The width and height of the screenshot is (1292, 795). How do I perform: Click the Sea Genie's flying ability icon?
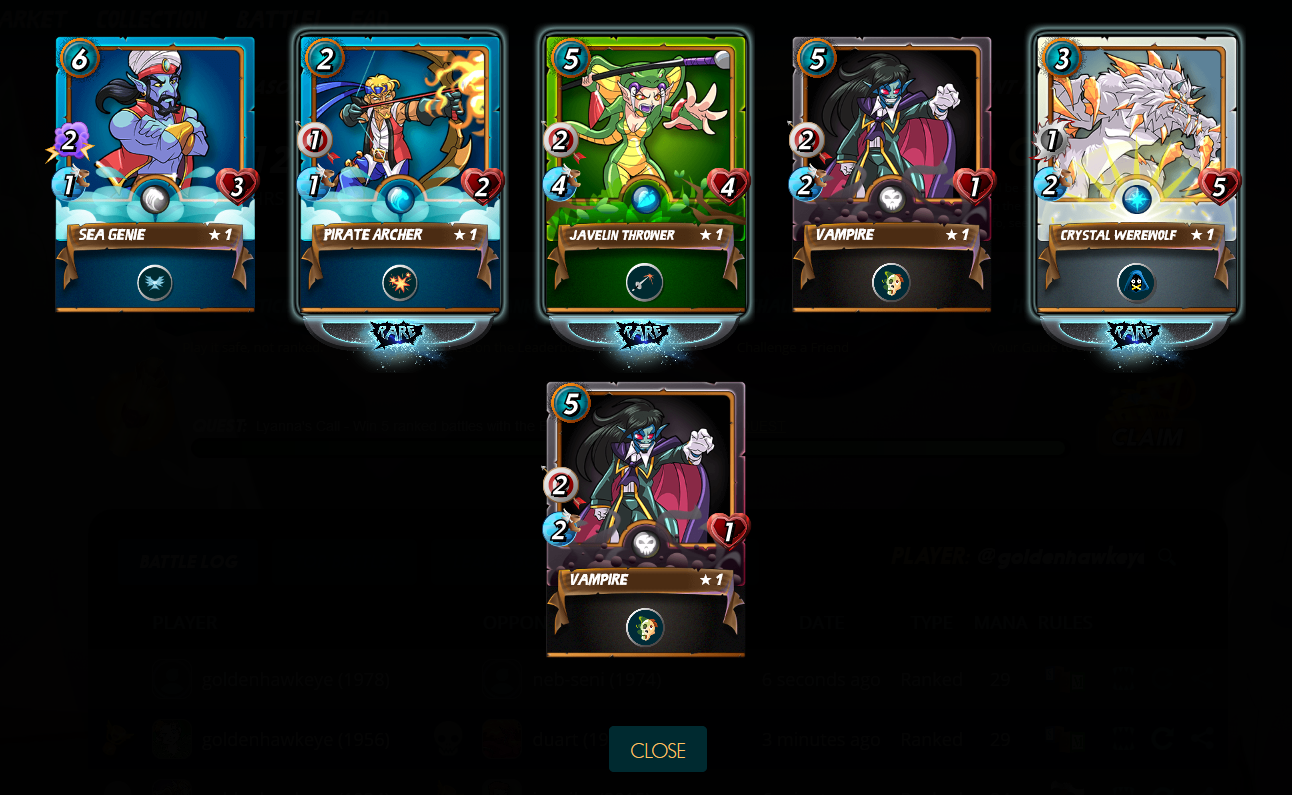pyautogui.click(x=155, y=283)
